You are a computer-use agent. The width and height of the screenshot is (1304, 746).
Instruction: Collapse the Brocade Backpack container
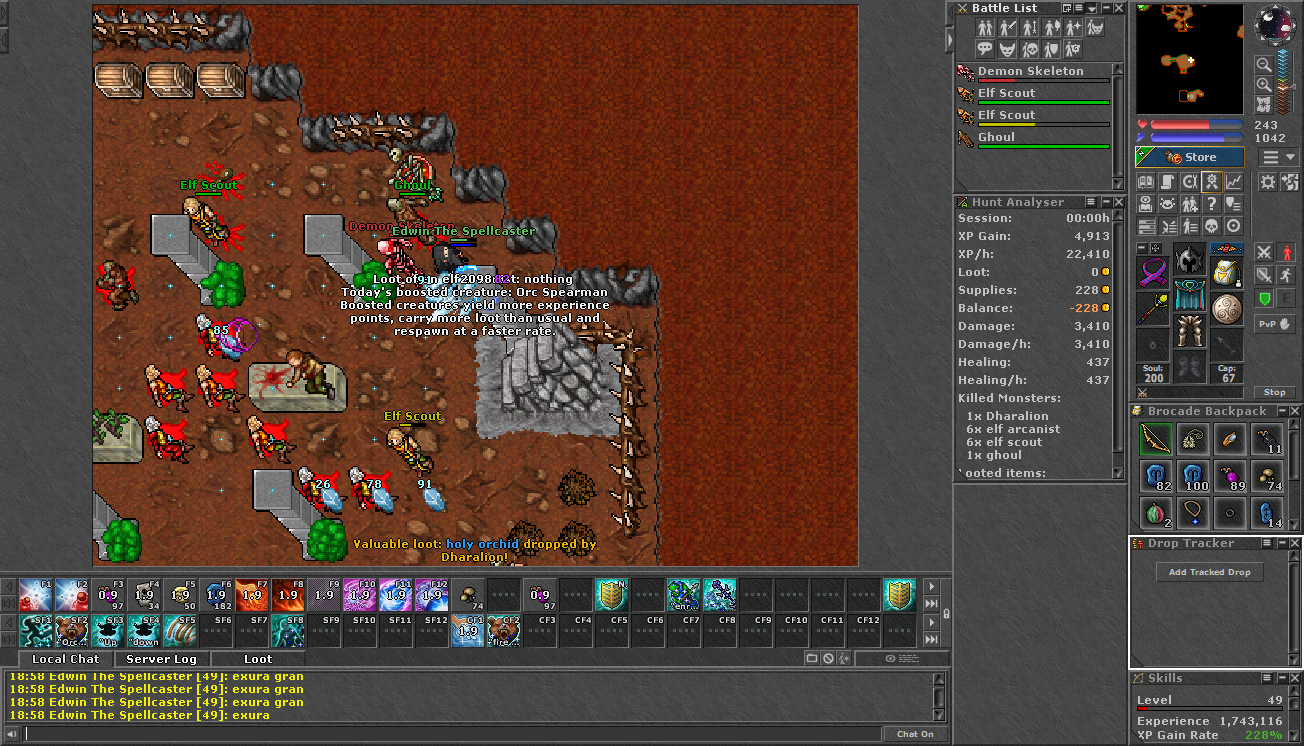coord(1282,411)
